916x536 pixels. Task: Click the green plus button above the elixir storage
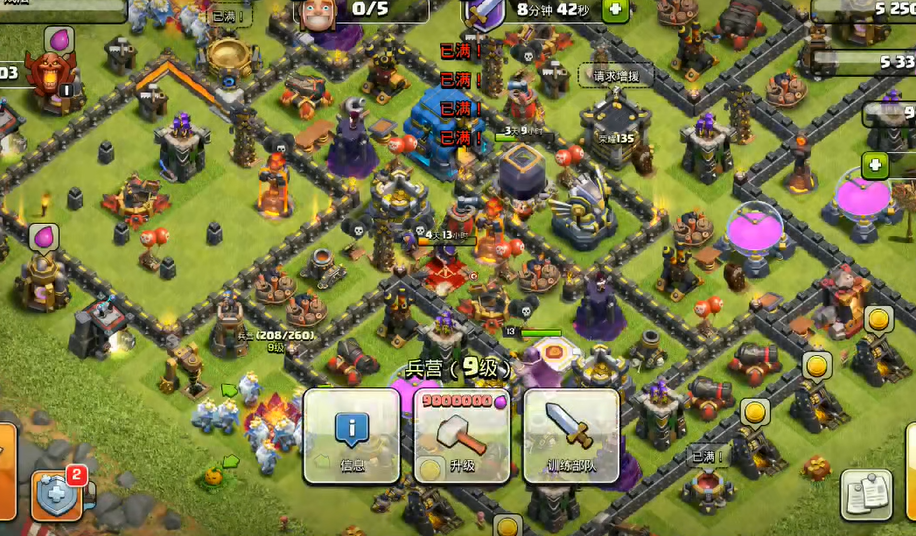(875, 165)
